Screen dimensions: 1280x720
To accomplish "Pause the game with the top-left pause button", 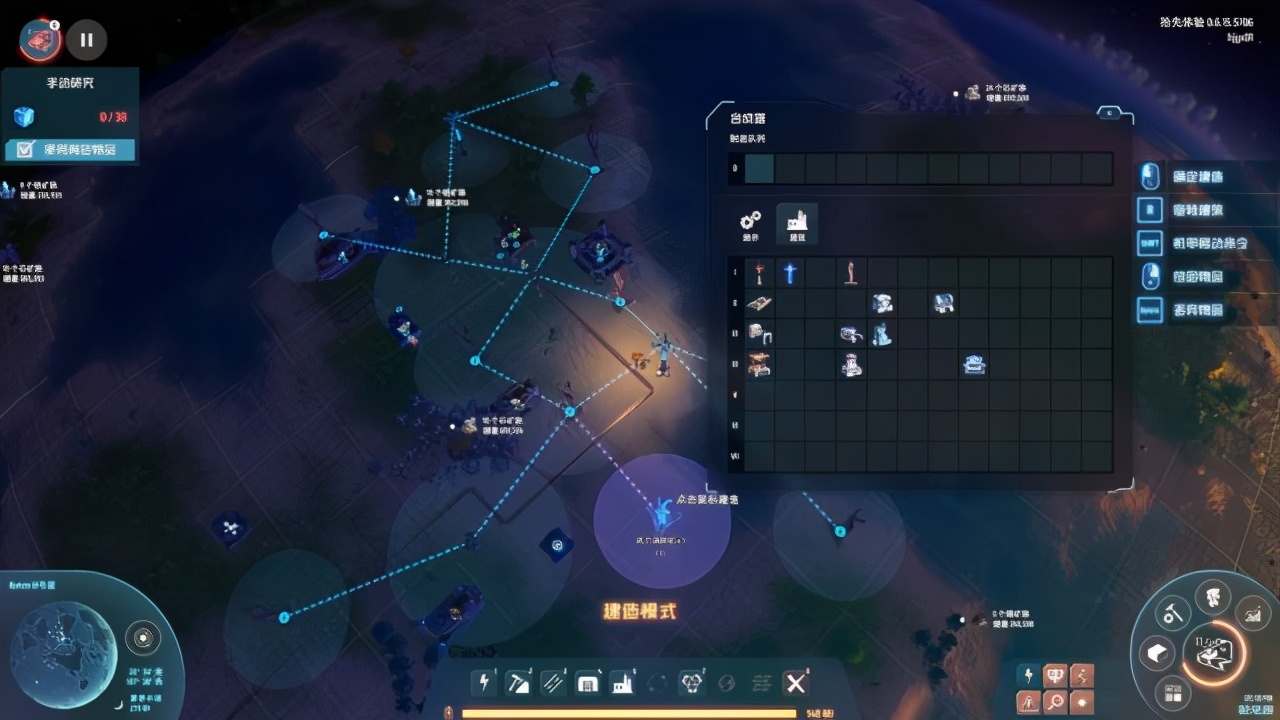I will (87, 40).
